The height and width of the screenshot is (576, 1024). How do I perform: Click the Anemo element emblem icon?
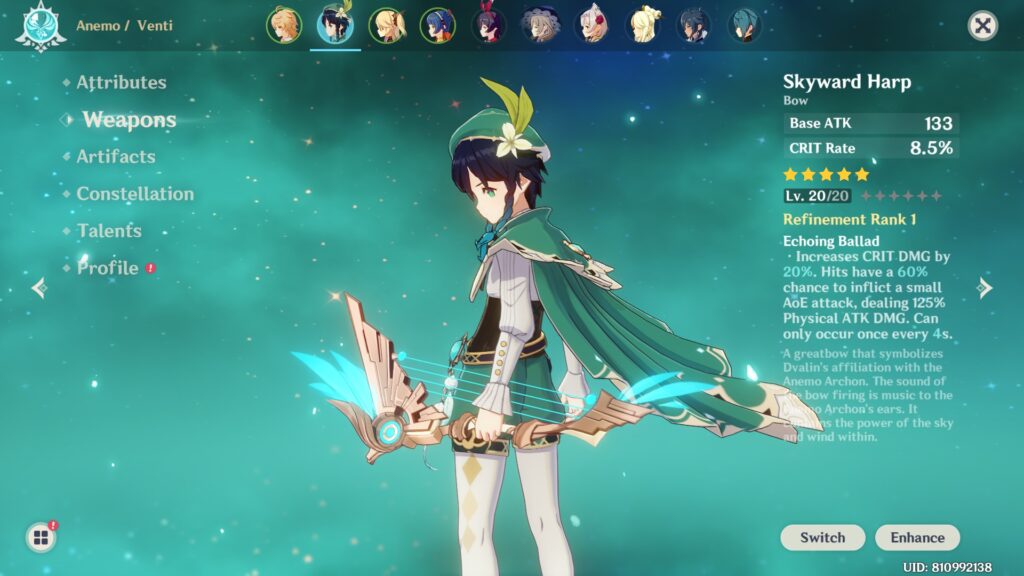tap(40, 27)
